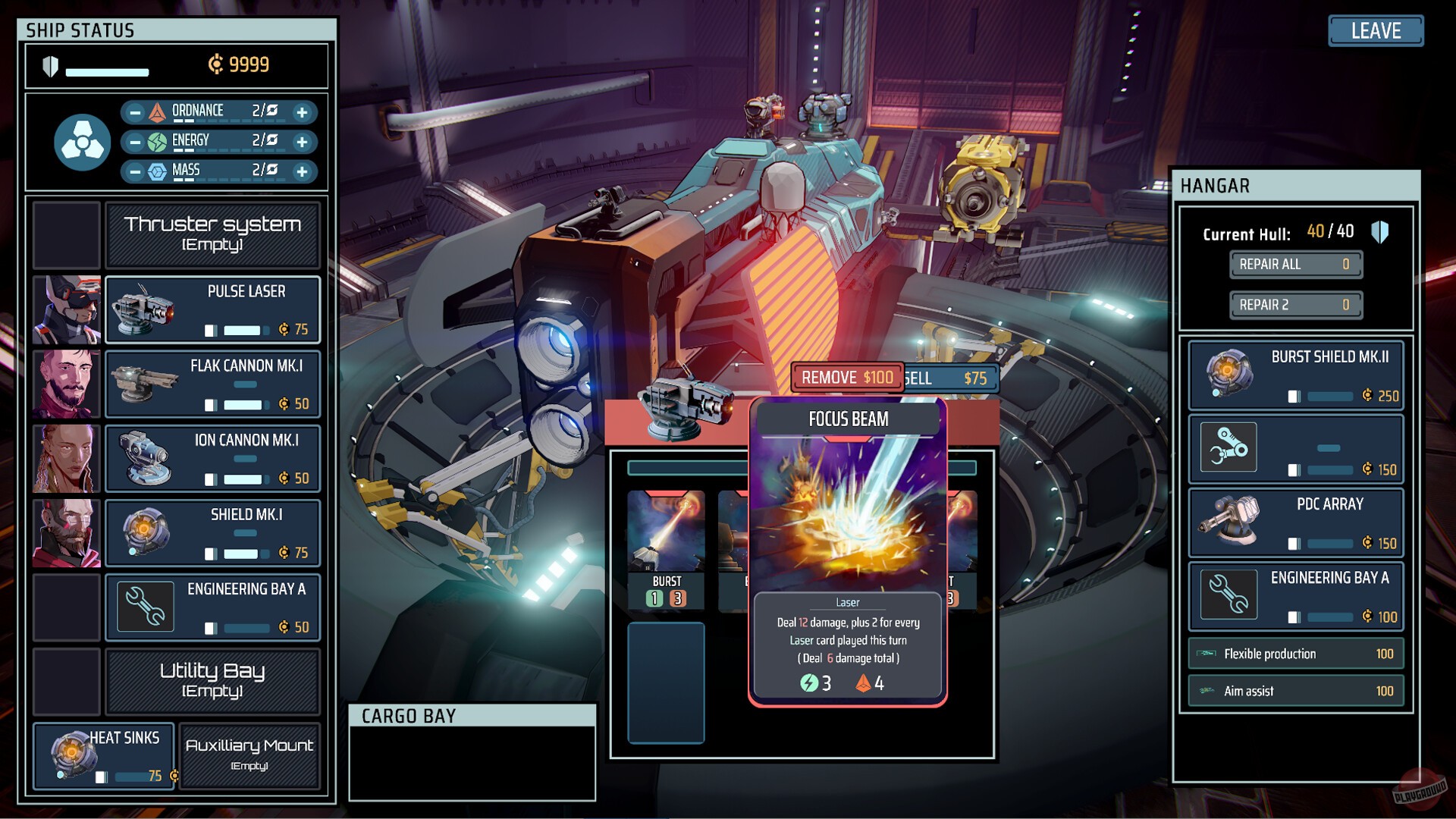
Task: Select the Flak Cannon MK.I module
Action: [212, 384]
